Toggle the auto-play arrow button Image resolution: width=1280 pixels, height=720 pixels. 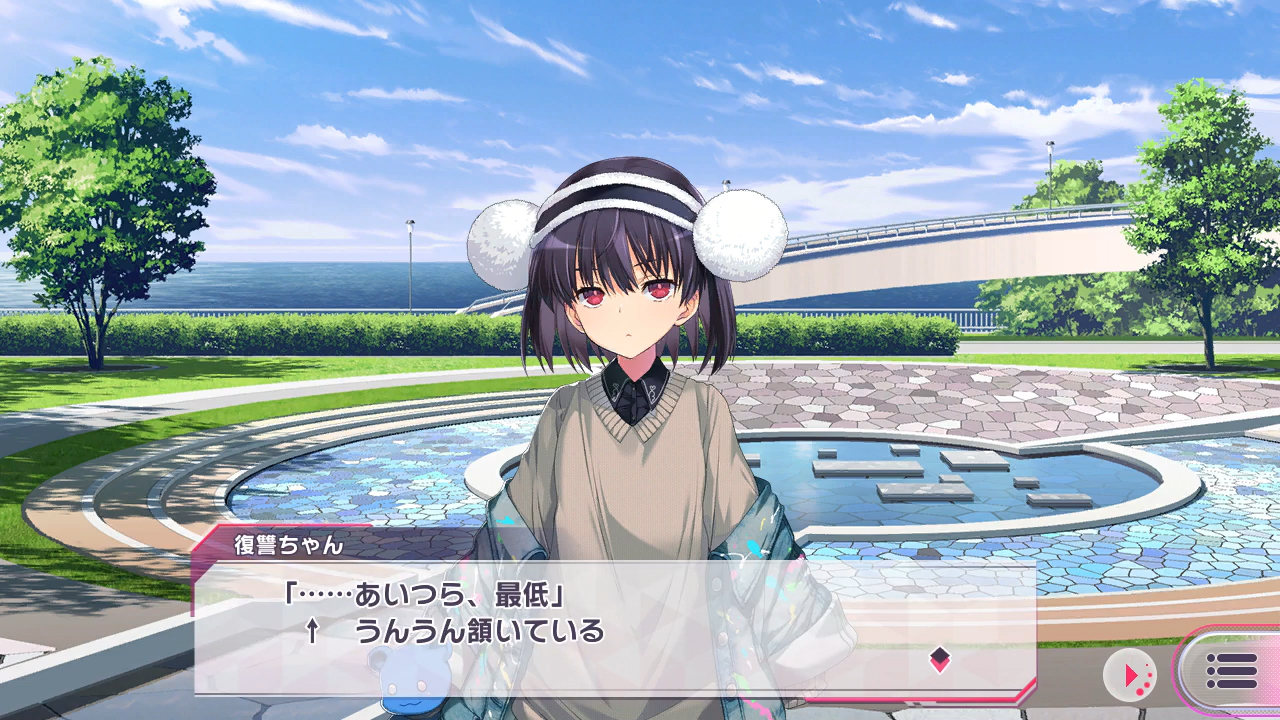(1130, 675)
